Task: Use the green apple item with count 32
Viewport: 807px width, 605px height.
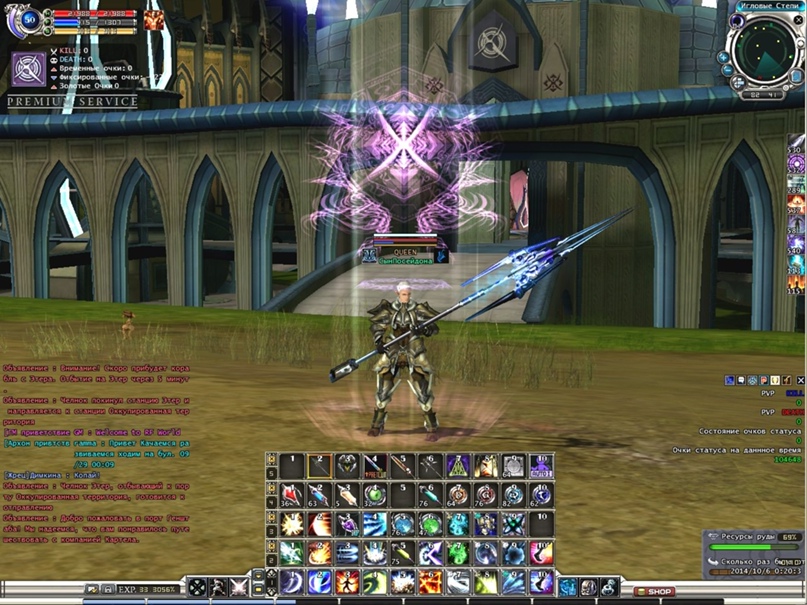Action: pyautogui.click(x=375, y=496)
